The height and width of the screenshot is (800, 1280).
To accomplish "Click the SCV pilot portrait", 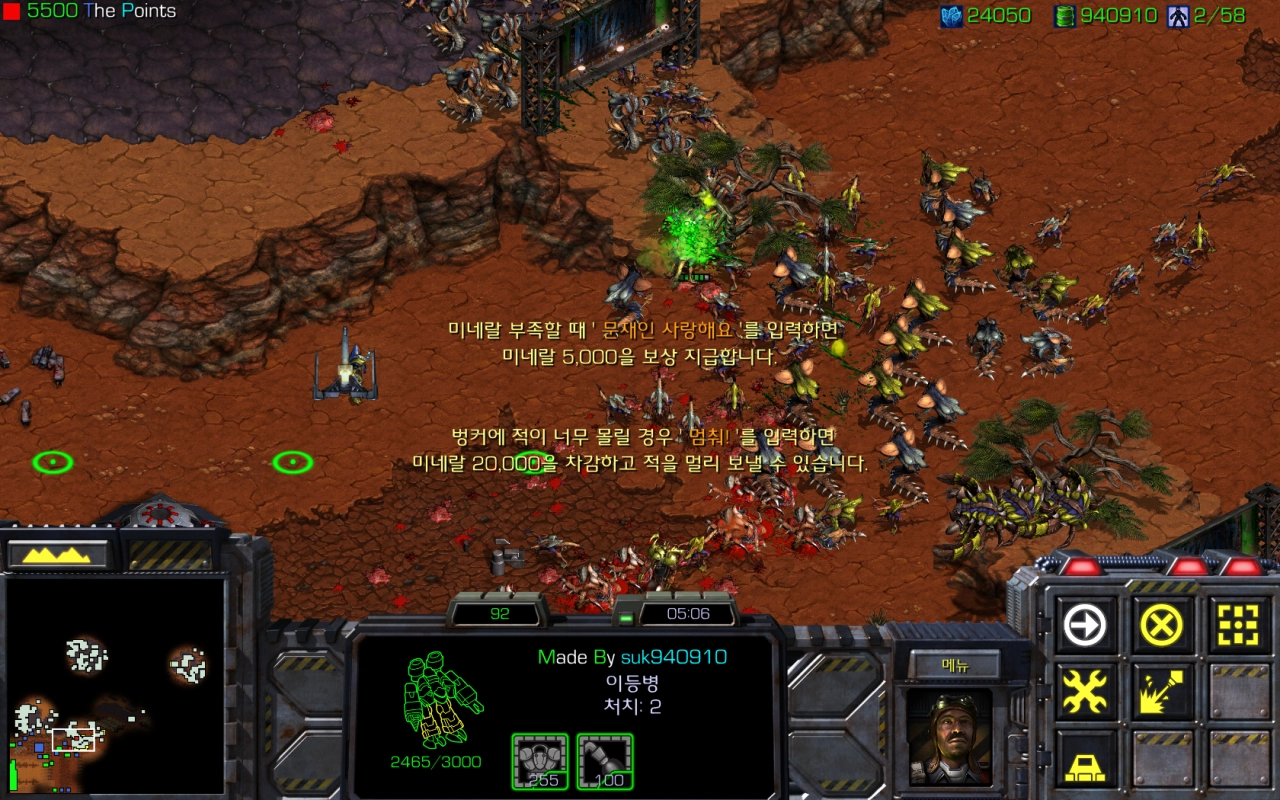I will click(950, 735).
